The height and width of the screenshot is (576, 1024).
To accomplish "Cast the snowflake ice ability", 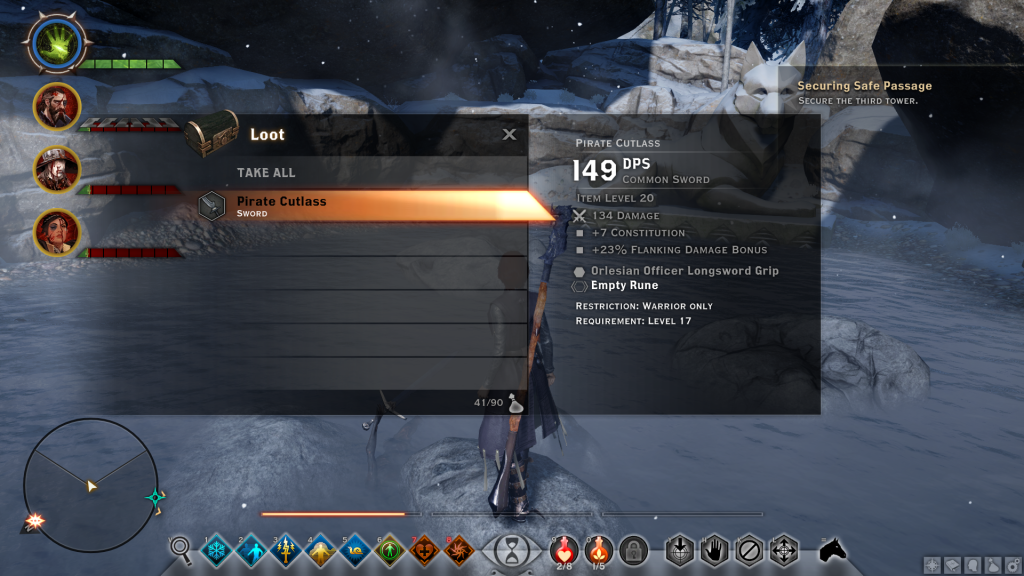I will click(216, 549).
